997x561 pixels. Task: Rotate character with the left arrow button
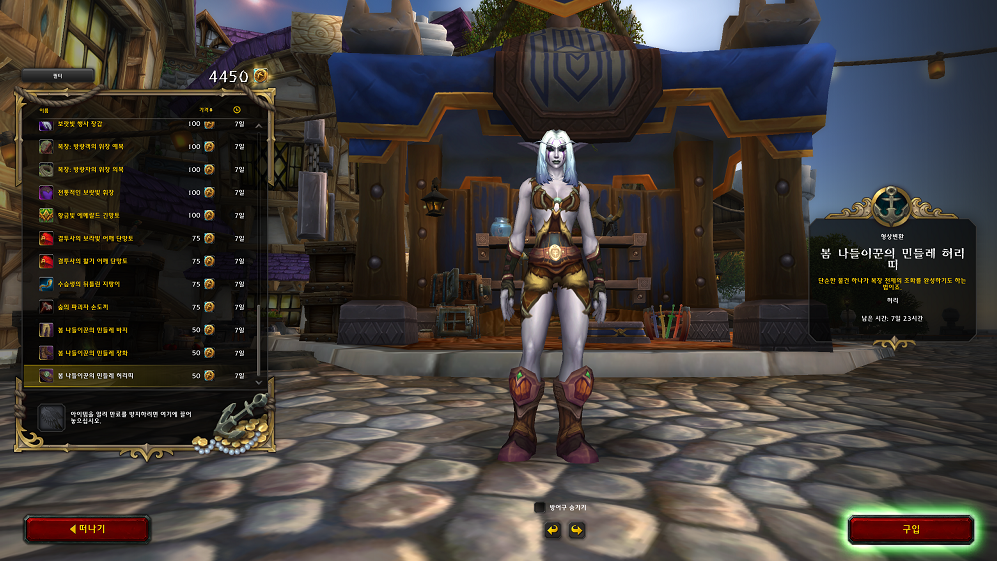pos(552,529)
